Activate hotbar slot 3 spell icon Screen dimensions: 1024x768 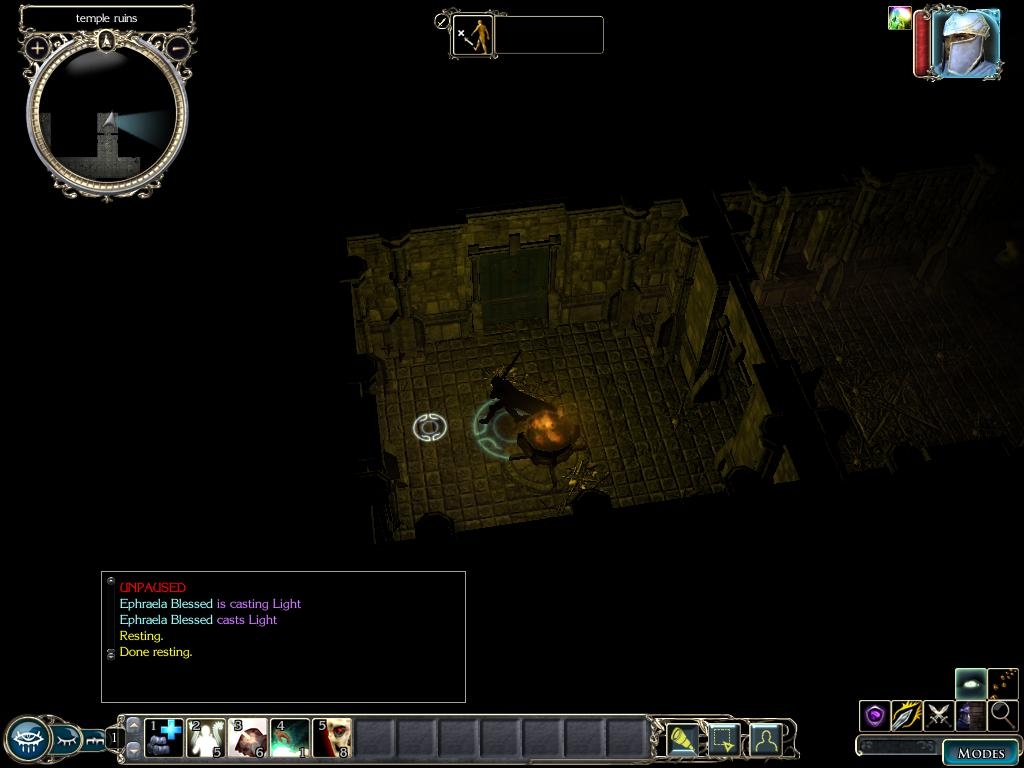click(248, 738)
